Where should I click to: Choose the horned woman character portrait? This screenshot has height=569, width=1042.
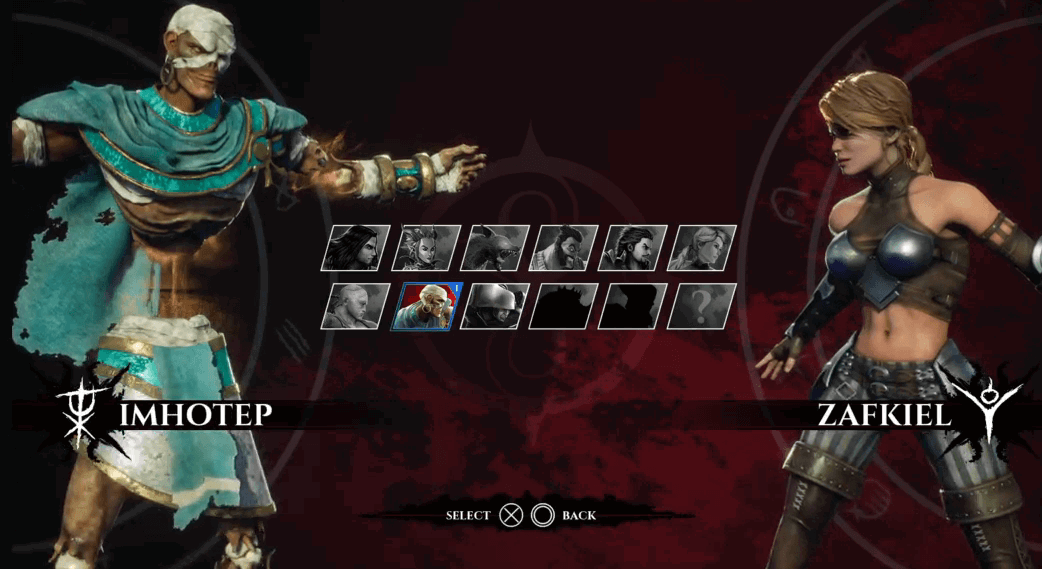(425, 248)
